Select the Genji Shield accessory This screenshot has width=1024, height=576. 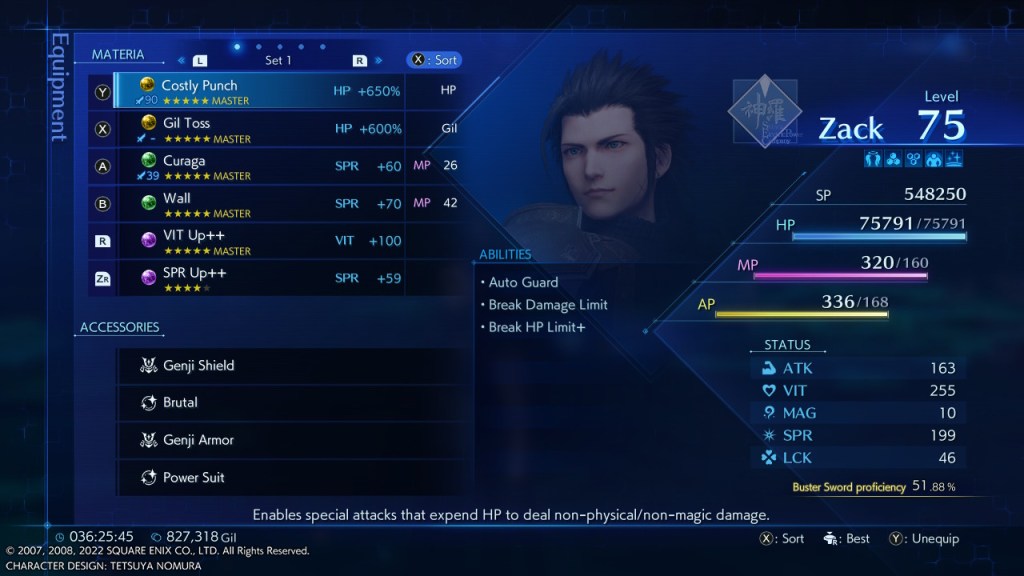point(288,366)
